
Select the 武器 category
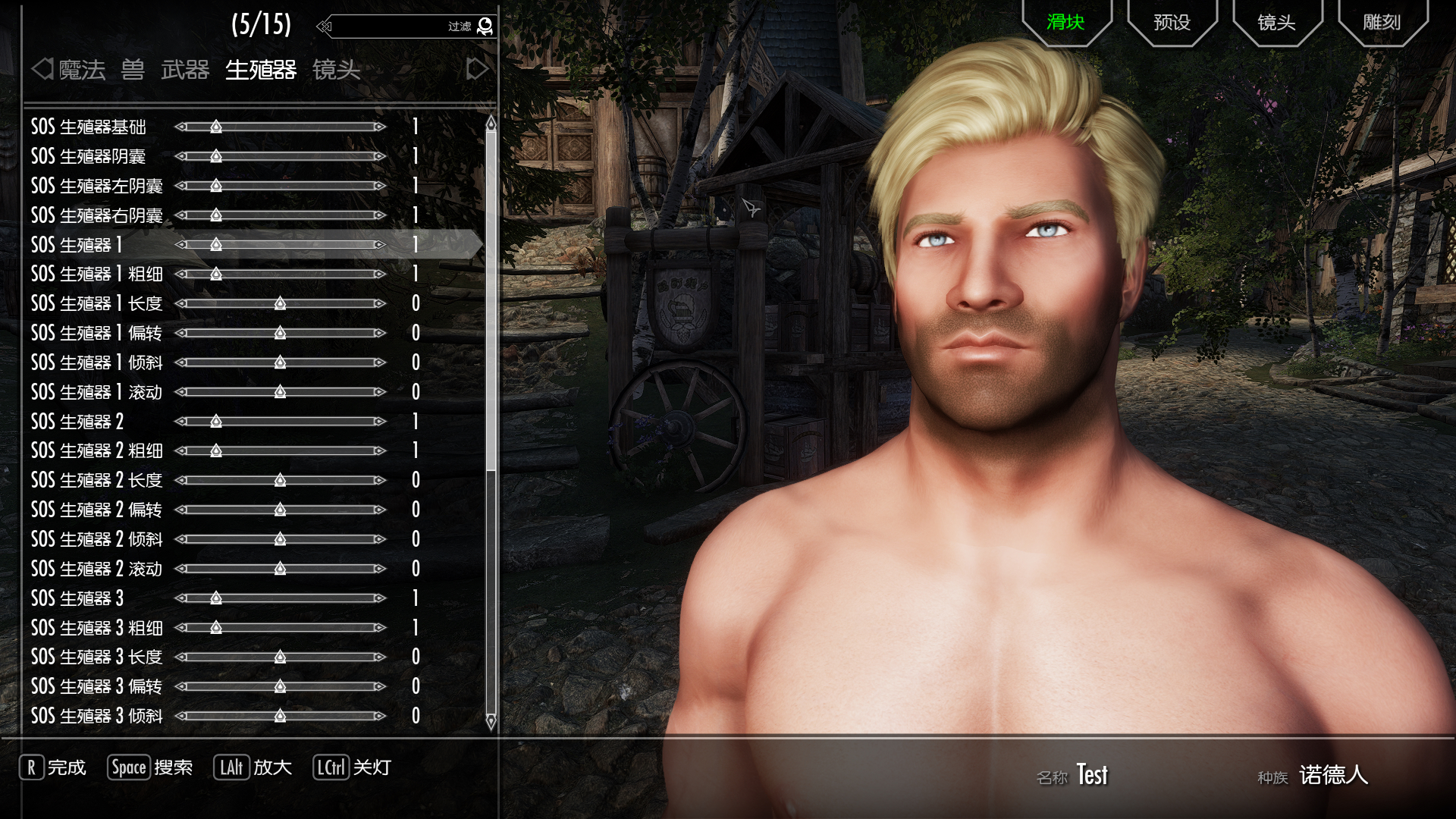[185, 70]
